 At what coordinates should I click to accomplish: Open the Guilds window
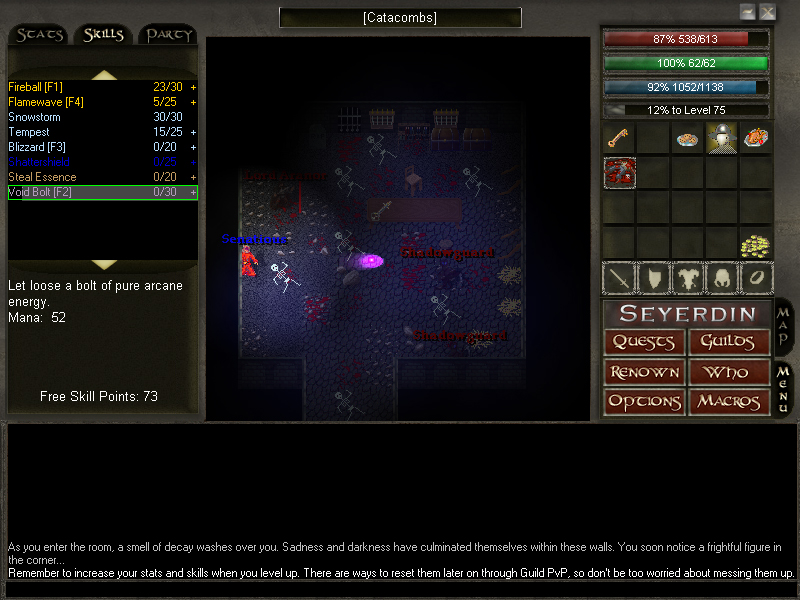pyautogui.click(x=729, y=342)
